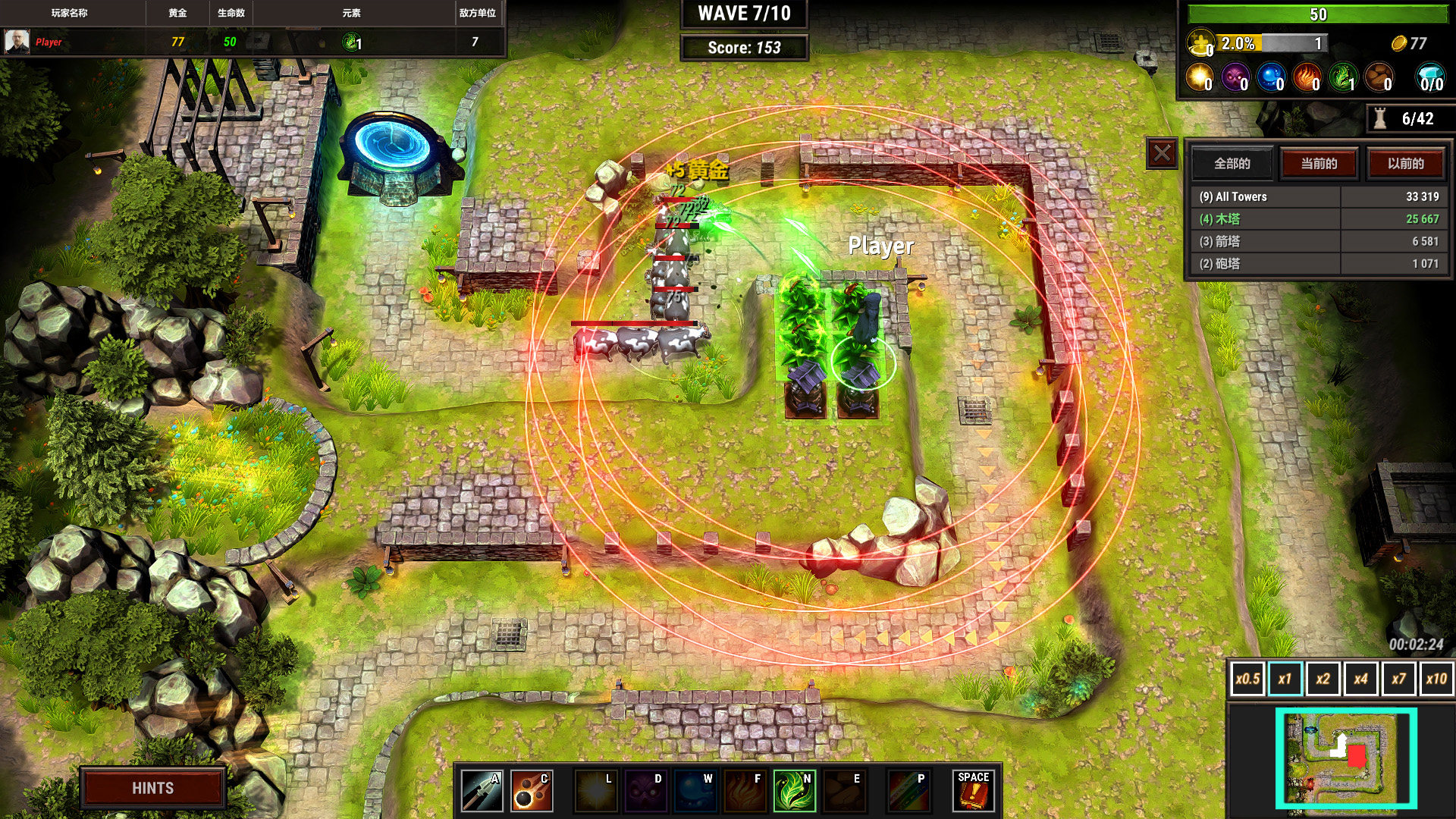Set game speed to x0.5

(x=1247, y=679)
